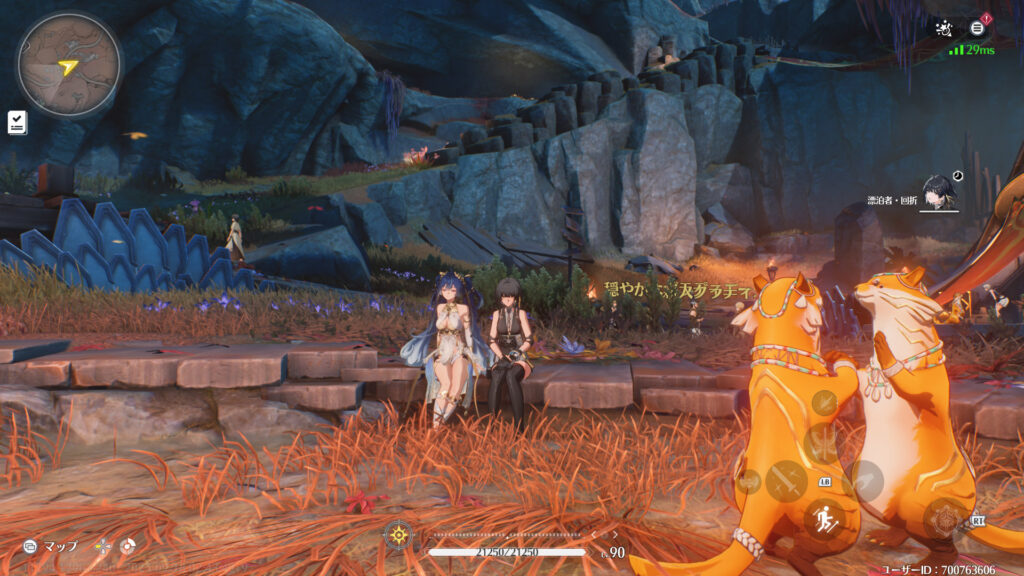
Task: Open the main menu hamburger icon
Action: click(x=978, y=28)
